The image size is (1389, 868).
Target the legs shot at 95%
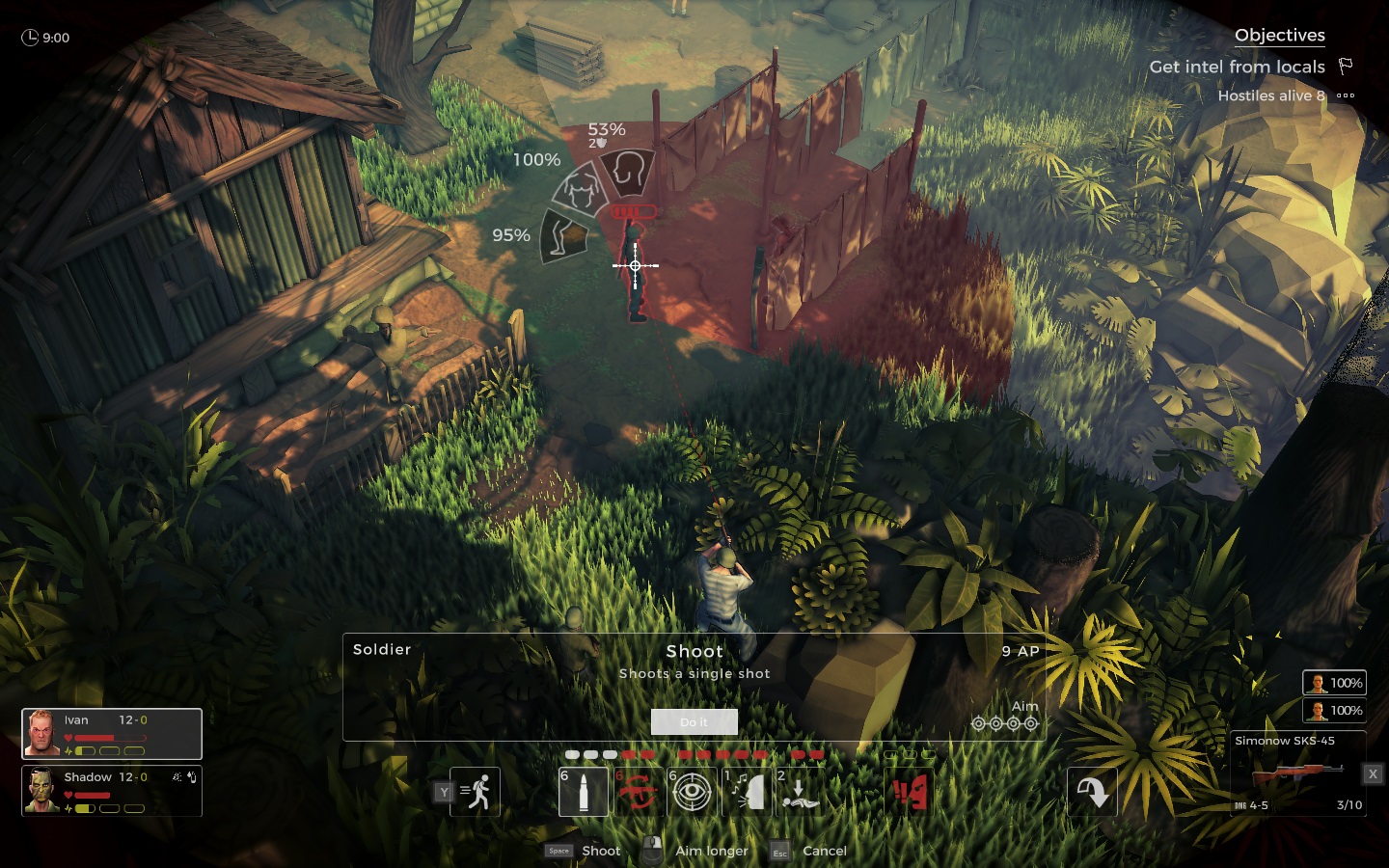[562, 235]
